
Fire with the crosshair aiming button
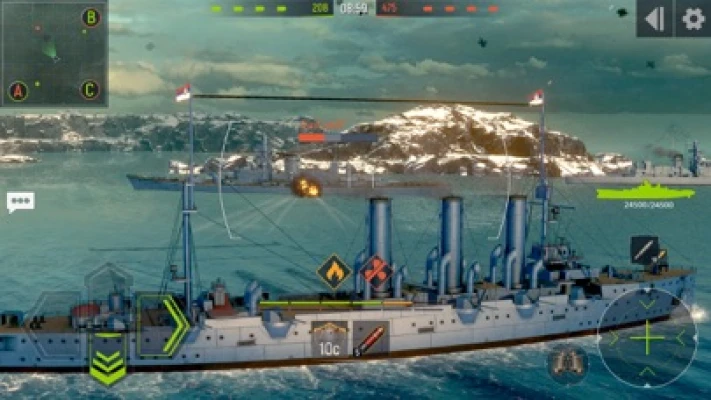(x=647, y=338)
